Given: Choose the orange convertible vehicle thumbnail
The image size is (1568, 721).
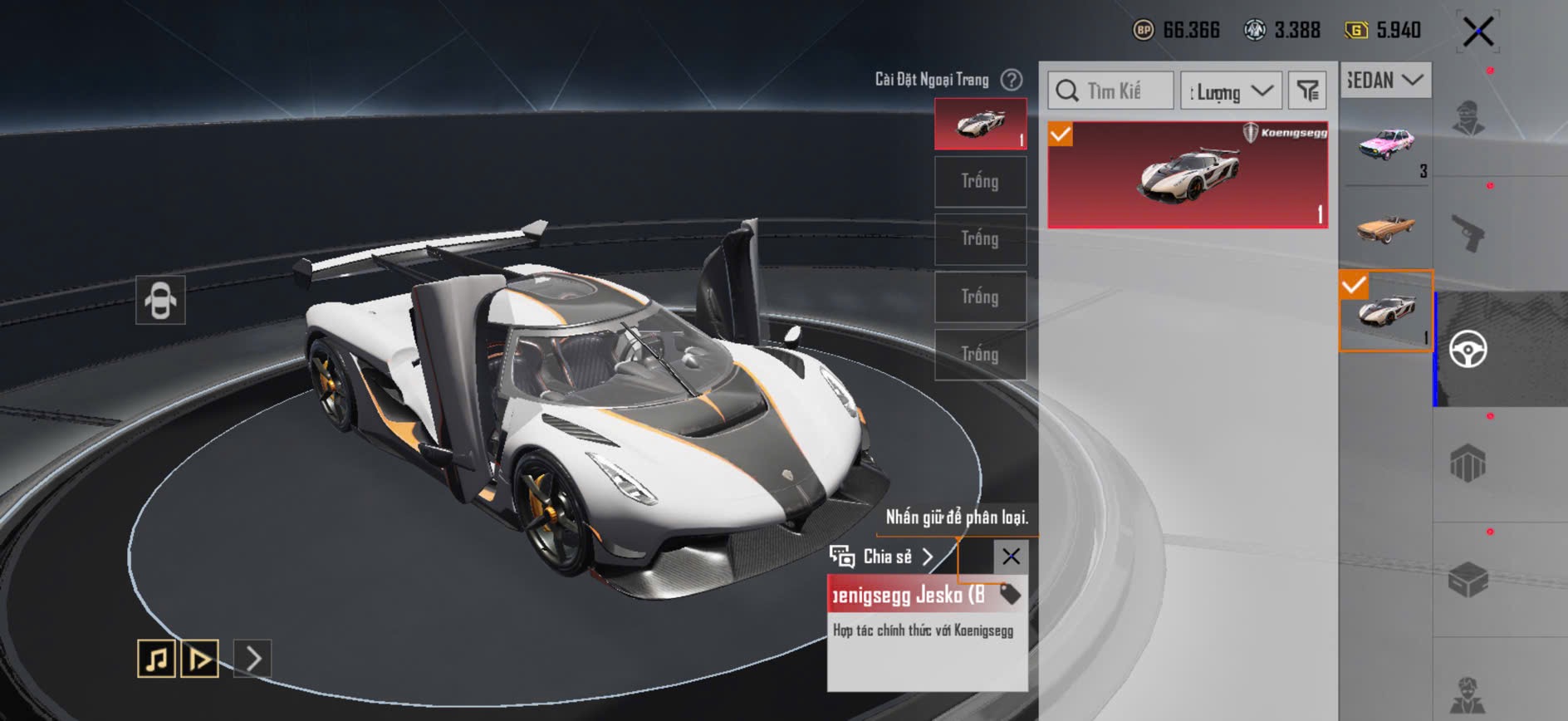Looking at the screenshot, I should click(x=1385, y=227).
